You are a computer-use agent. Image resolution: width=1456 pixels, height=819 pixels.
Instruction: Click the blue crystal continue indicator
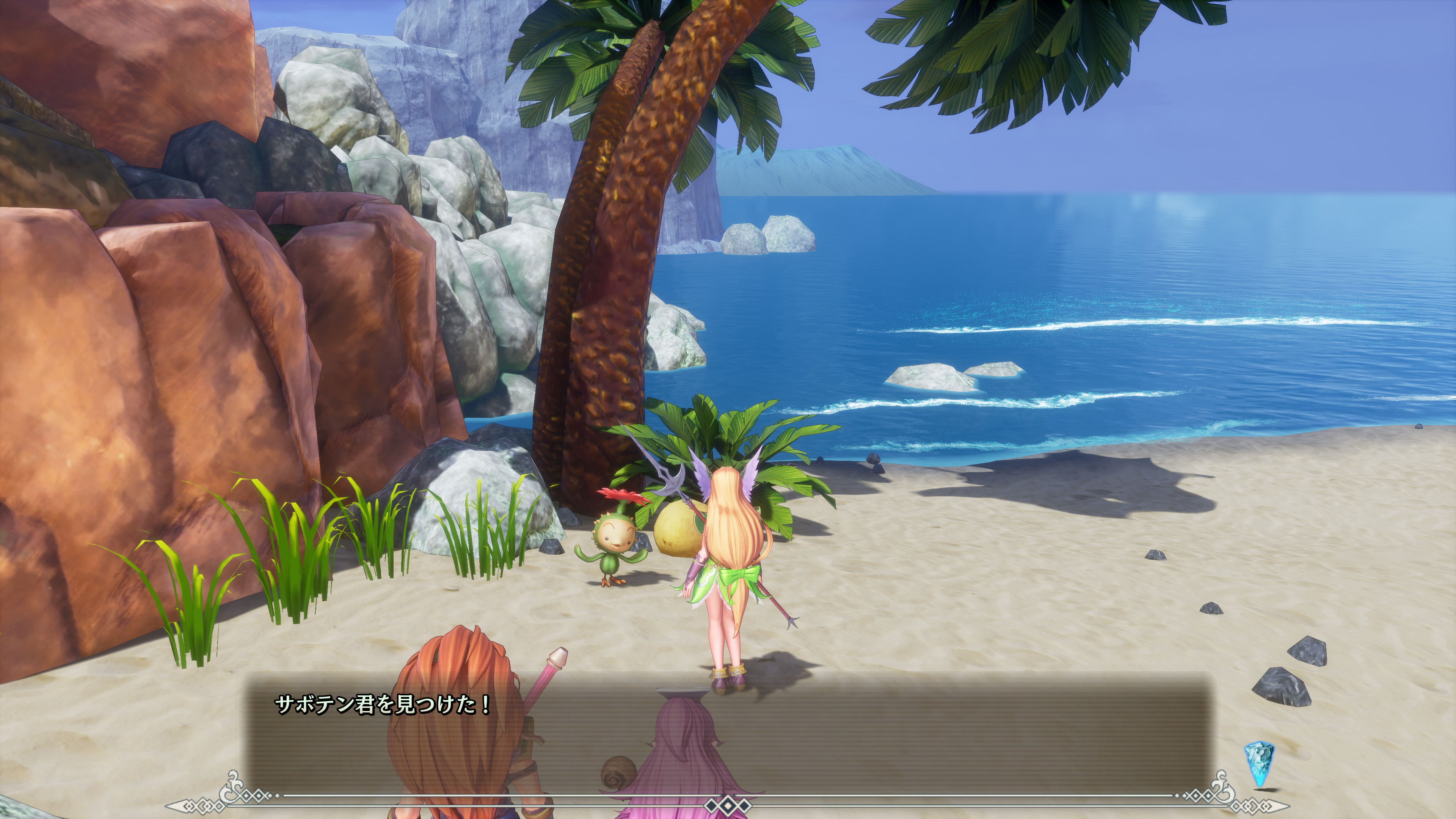(1260, 763)
